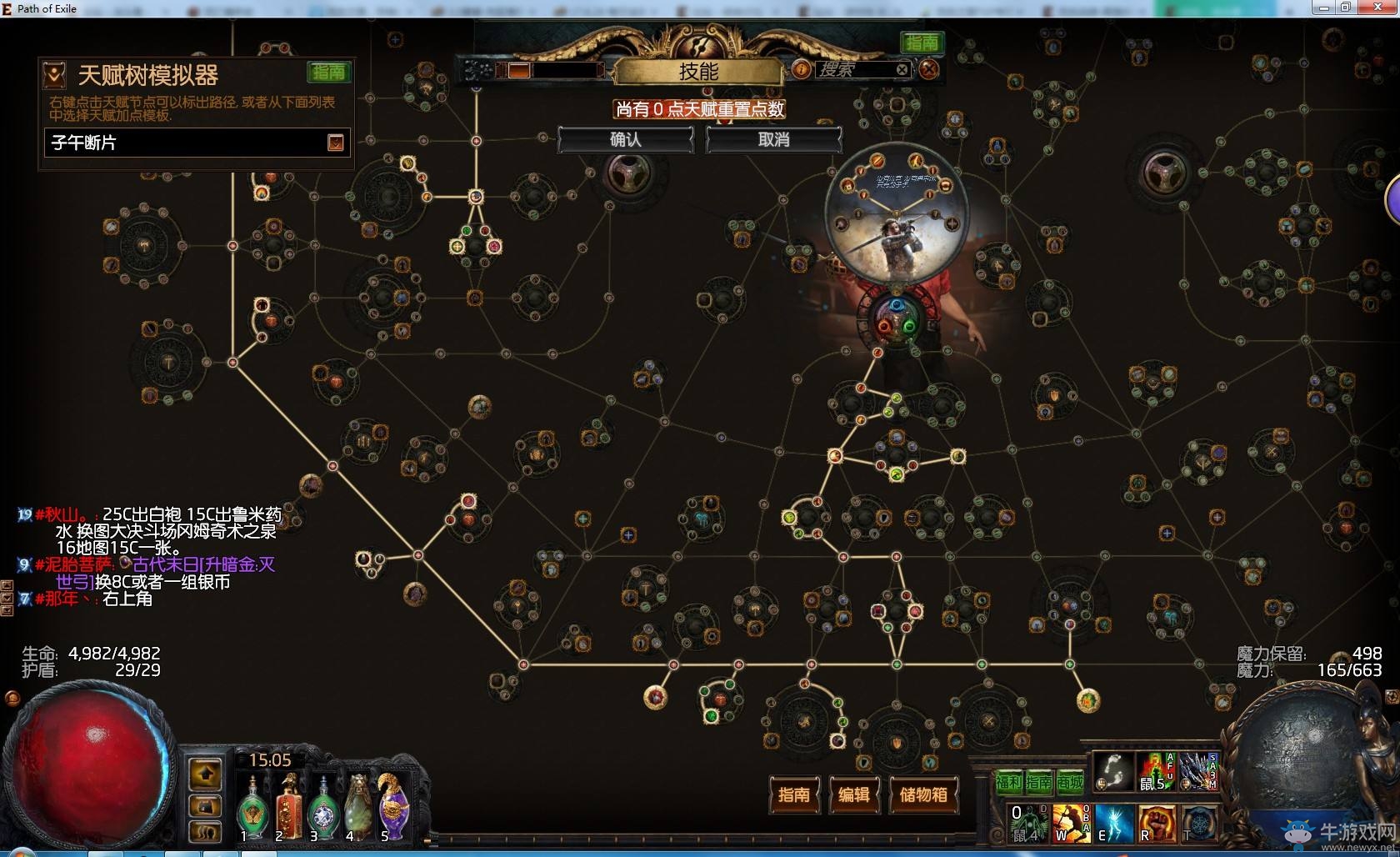Image resolution: width=1400 pixels, height=857 pixels.
Task: Open the orange info icon beside search
Action: pos(801,69)
